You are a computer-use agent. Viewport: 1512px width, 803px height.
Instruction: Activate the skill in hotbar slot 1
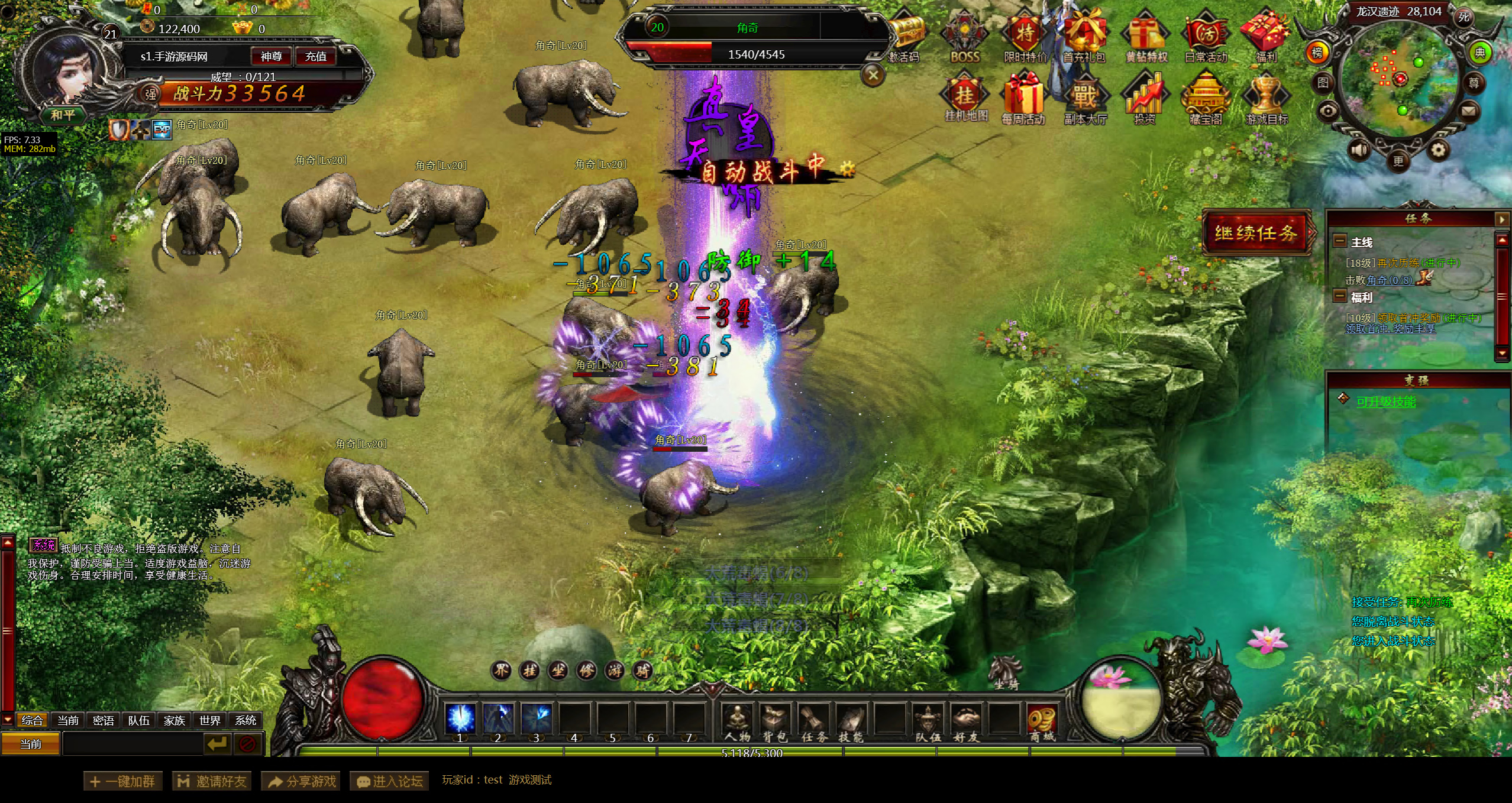click(460, 719)
